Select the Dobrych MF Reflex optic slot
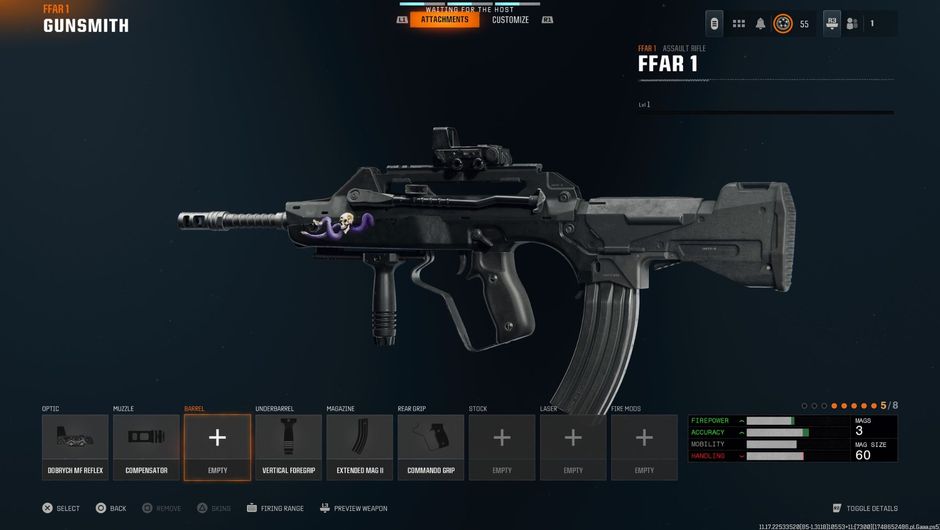940x530 pixels. (75, 447)
